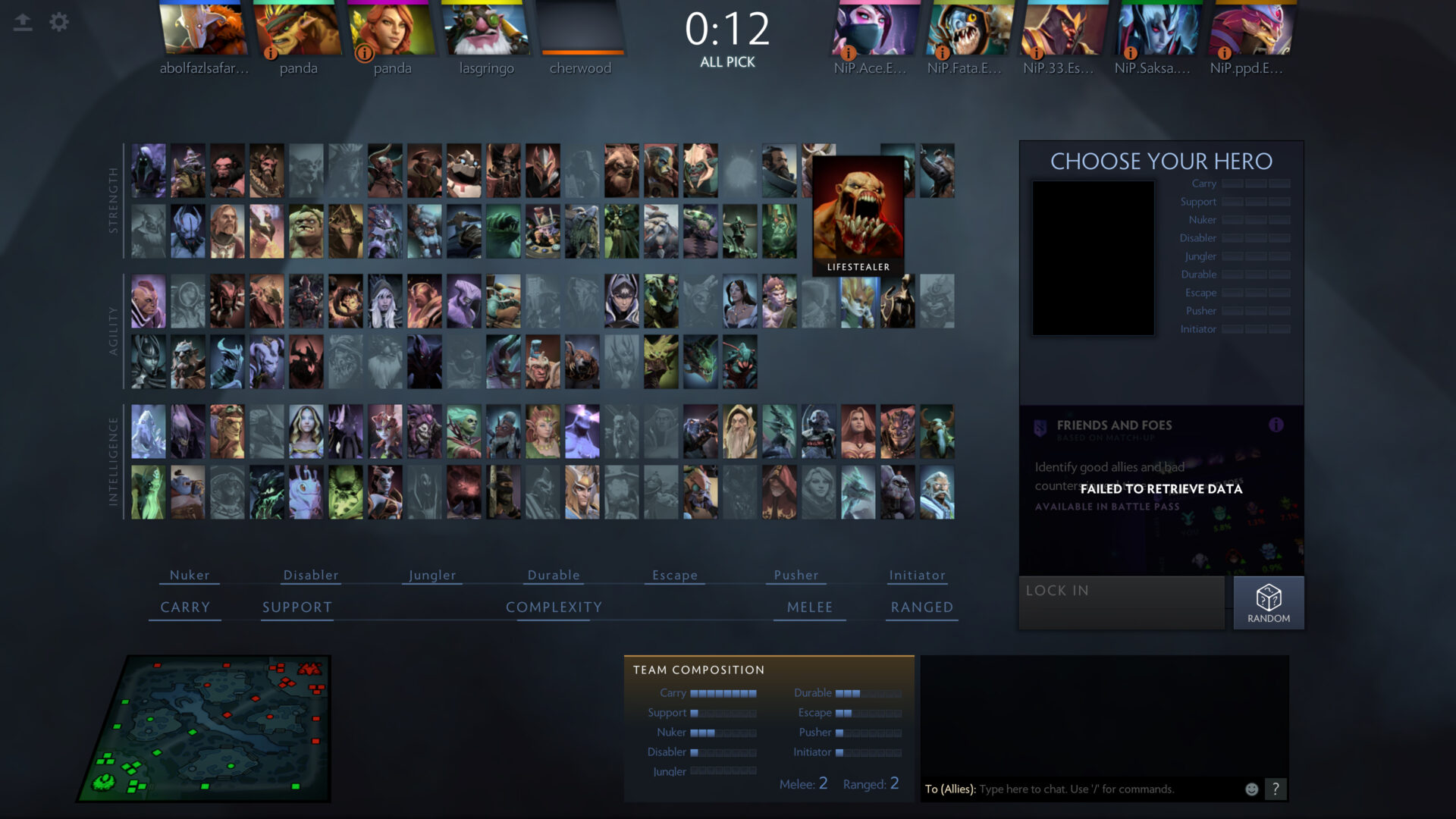1456x819 pixels.
Task: Choose the Initiator filter
Action: 917,575
